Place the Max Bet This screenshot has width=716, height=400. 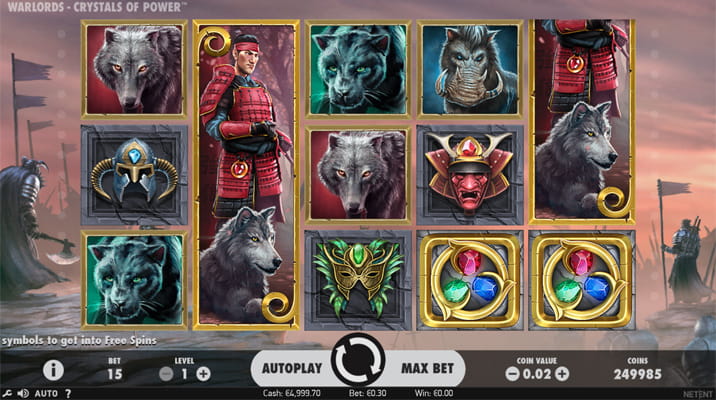coord(426,368)
